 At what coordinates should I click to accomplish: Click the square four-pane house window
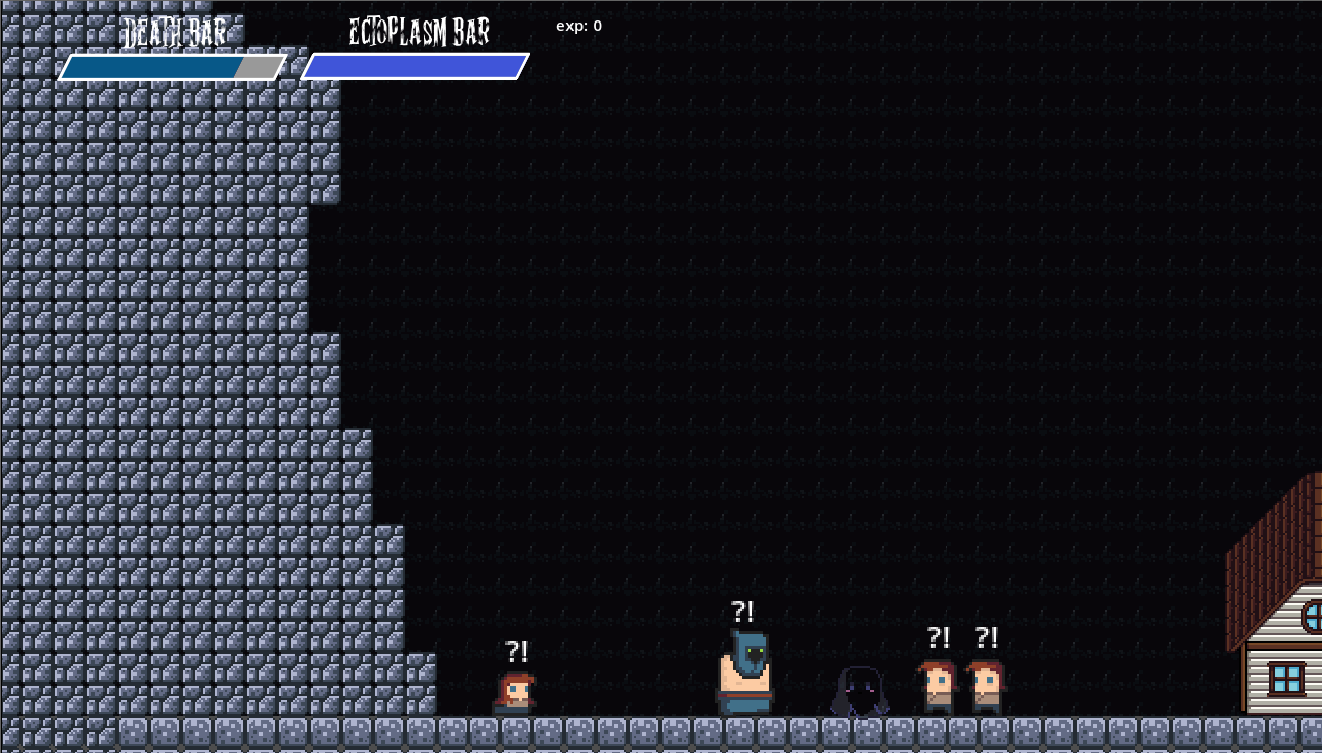click(1286, 676)
